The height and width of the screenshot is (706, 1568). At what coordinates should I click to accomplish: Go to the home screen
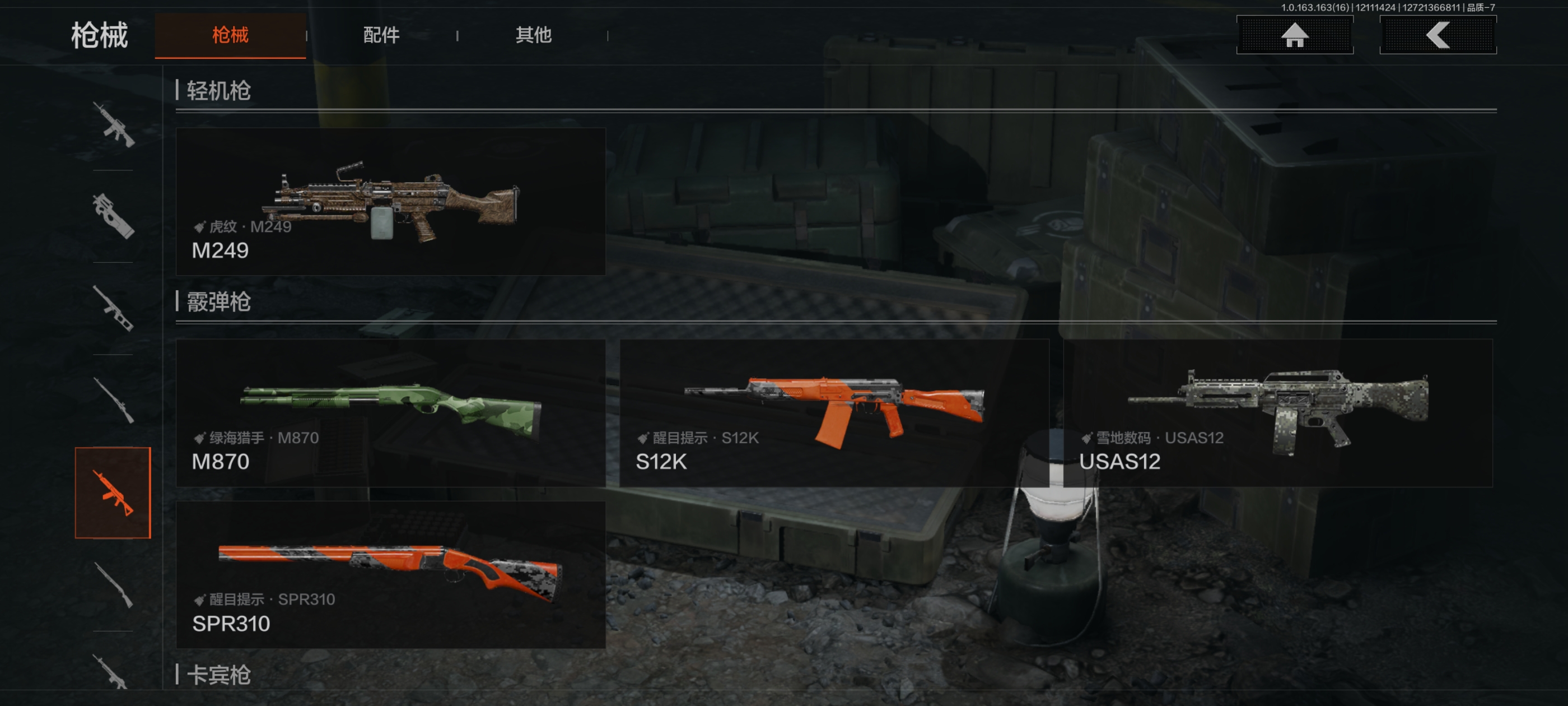[x=1294, y=35]
